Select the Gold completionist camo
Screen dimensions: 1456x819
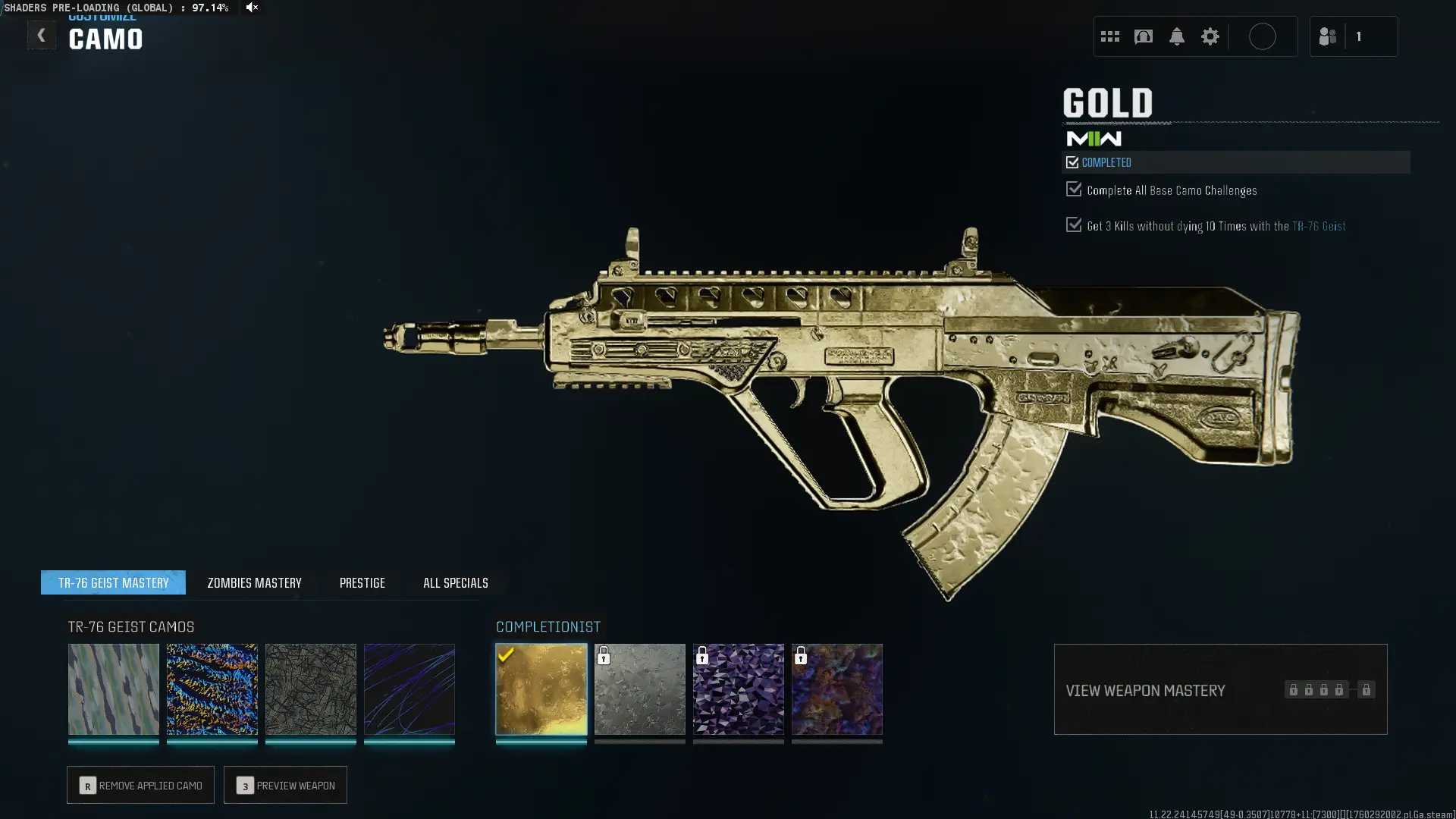(x=541, y=689)
